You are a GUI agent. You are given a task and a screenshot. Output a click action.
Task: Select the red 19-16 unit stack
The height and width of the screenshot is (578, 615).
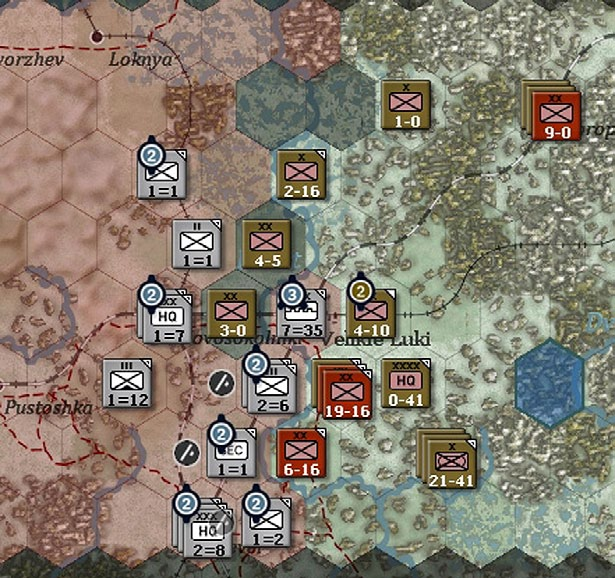coord(343,391)
